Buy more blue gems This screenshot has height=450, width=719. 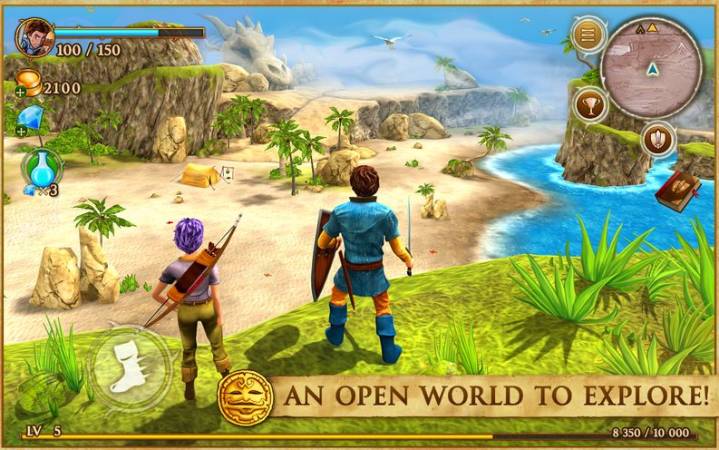pos(22,130)
